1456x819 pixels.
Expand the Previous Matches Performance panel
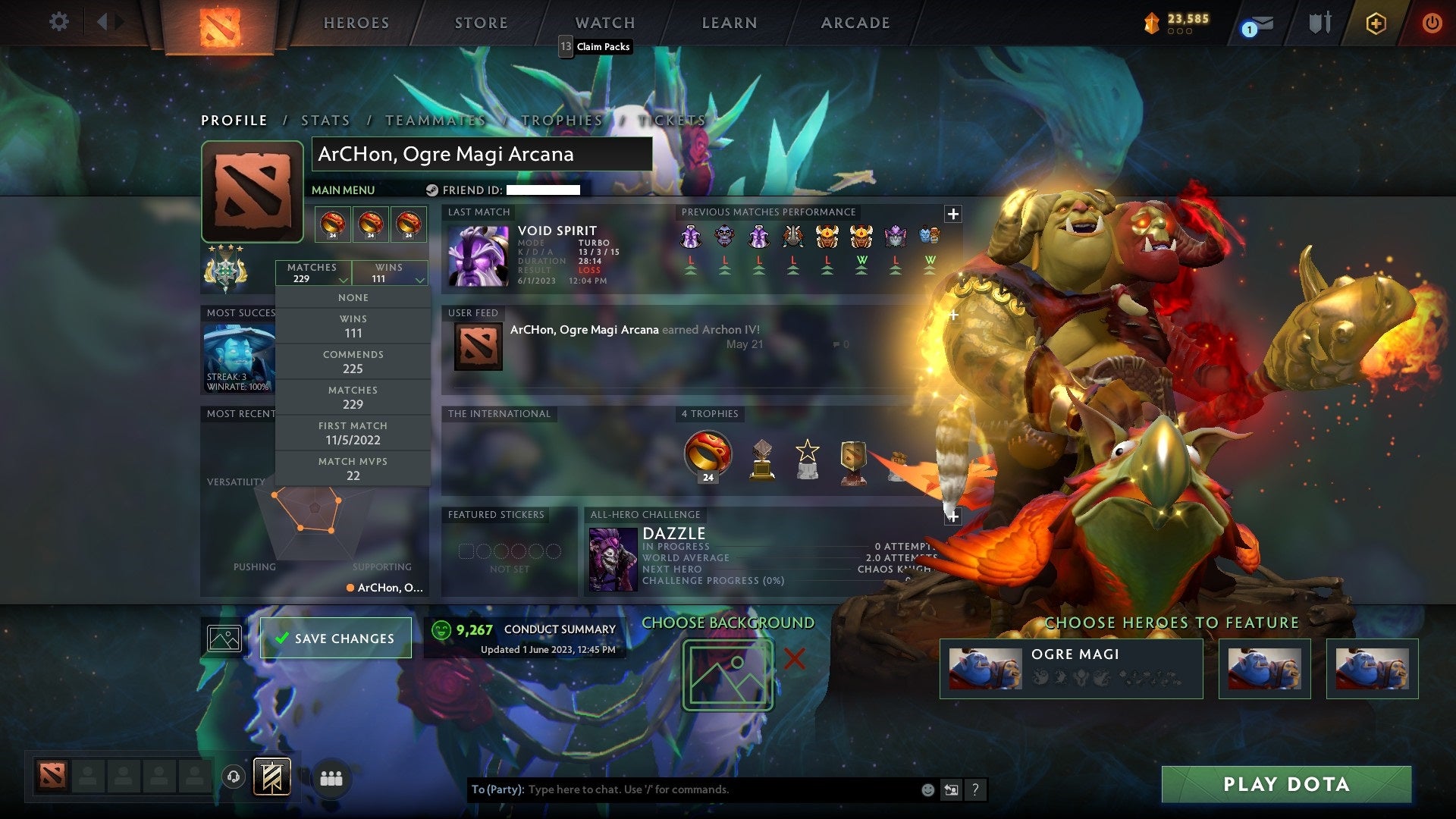[952, 214]
